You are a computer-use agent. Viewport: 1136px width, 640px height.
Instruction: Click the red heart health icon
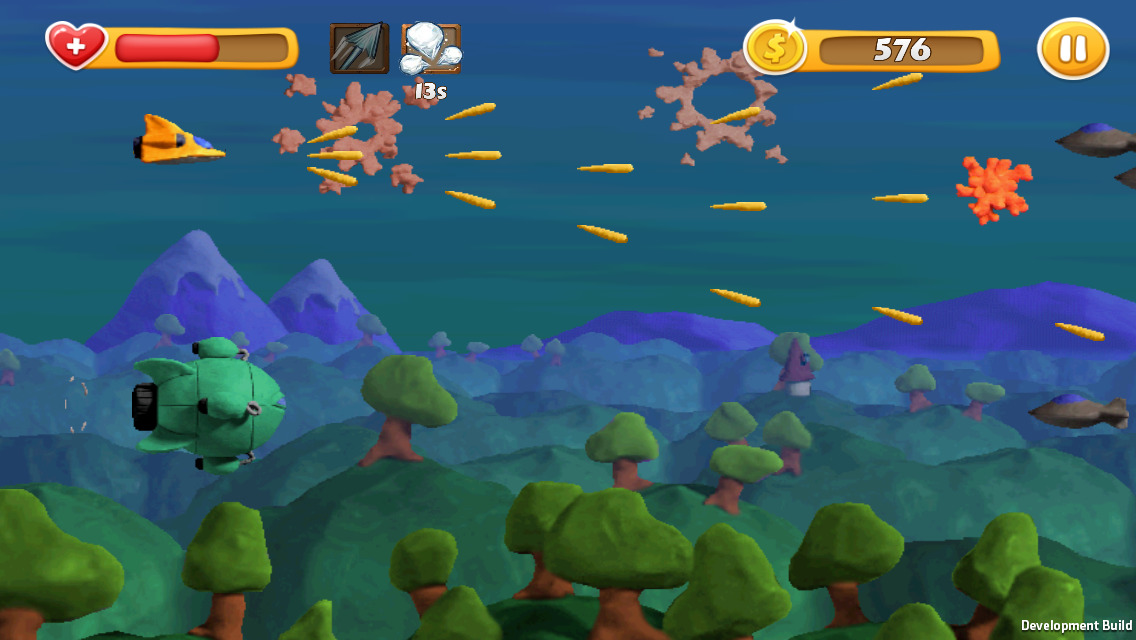click(76, 46)
